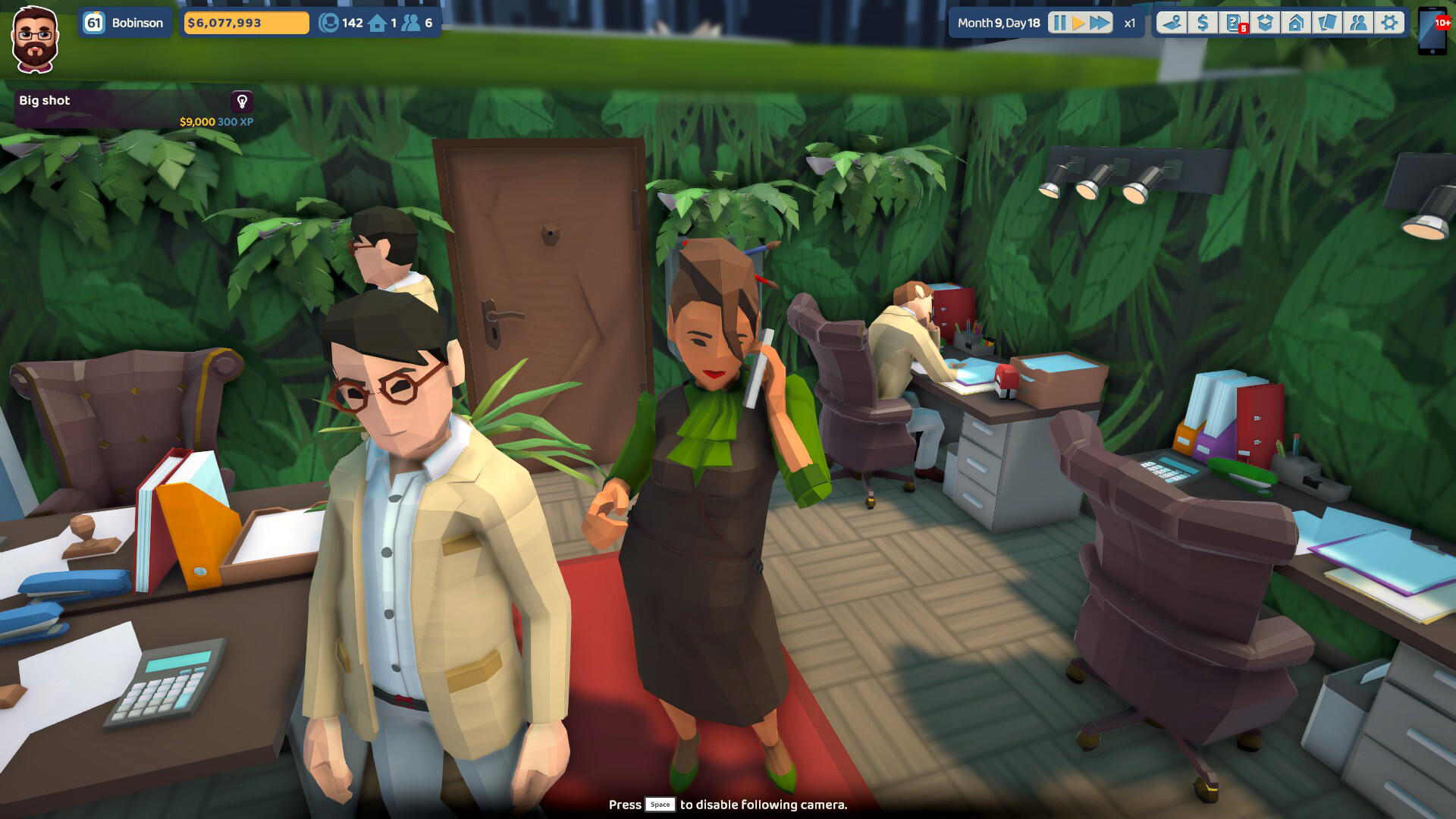Screen dimensions: 1456x819
Task: Click the contacts counter showing 142
Action: [x=340, y=22]
